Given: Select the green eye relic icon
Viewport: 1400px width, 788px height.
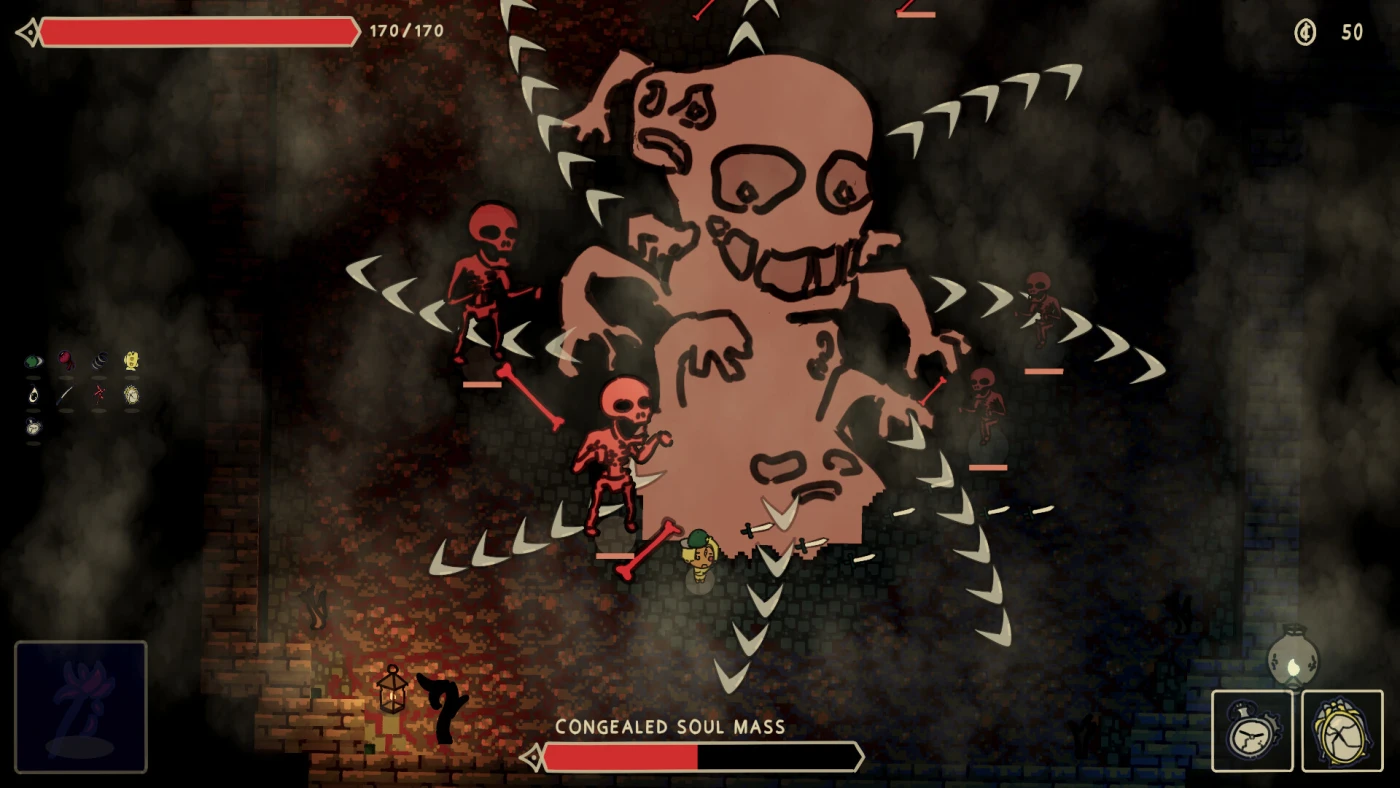Looking at the screenshot, I should pos(34,361).
